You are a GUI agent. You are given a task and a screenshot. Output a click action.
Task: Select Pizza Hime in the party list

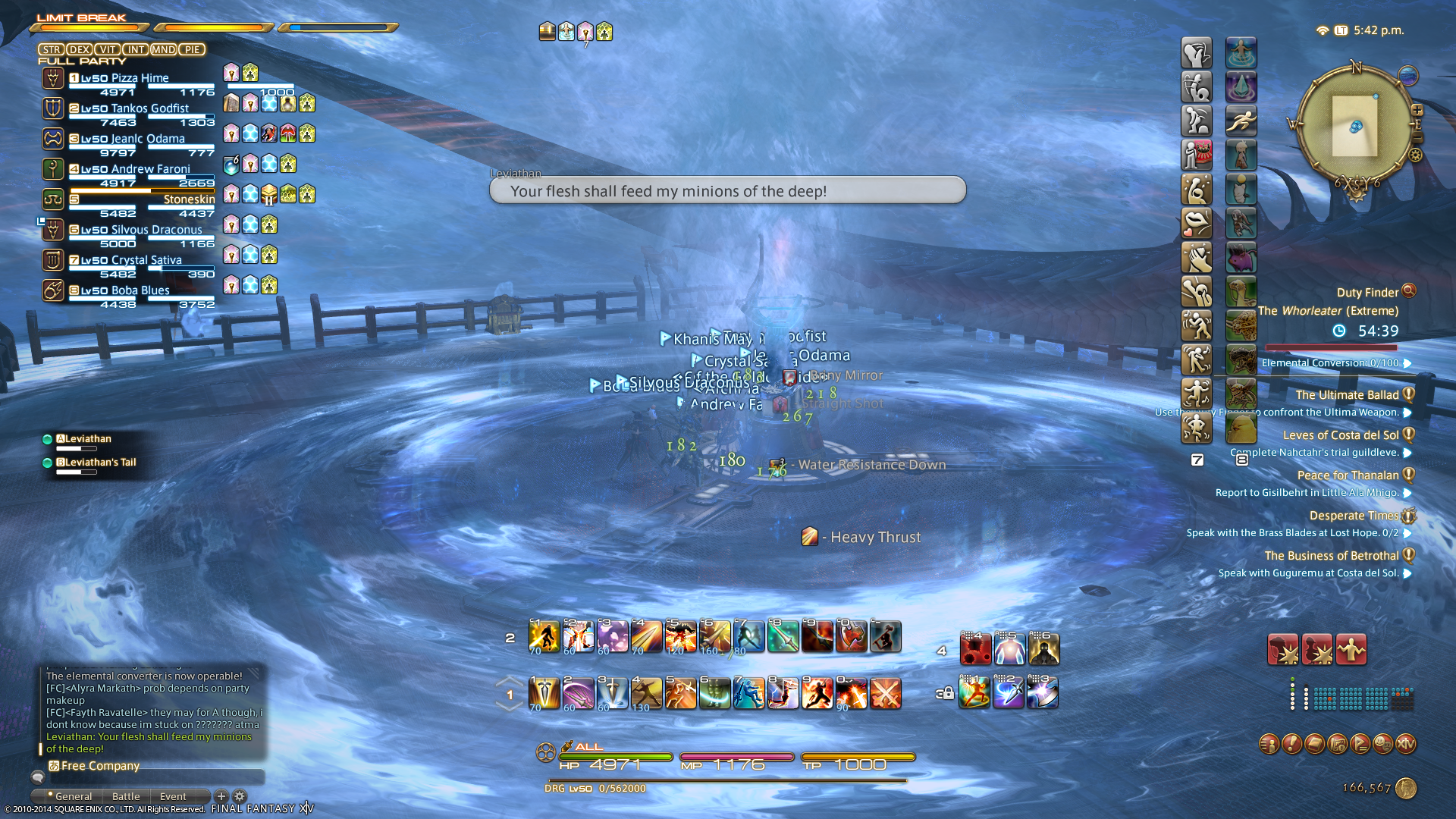(125, 78)
